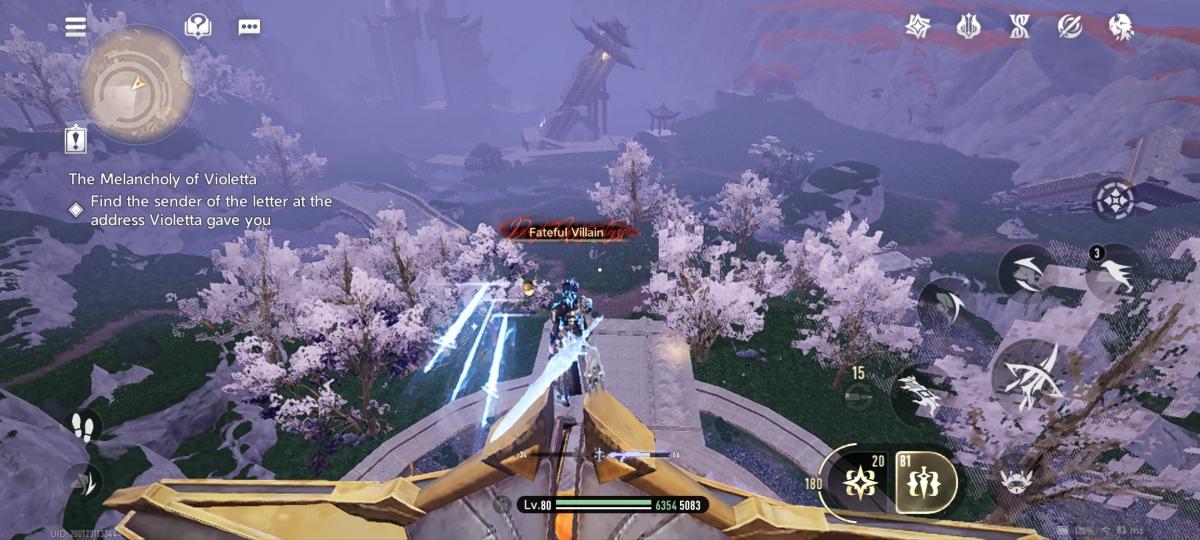Open the question mark guide book icon

click(198, 27)
